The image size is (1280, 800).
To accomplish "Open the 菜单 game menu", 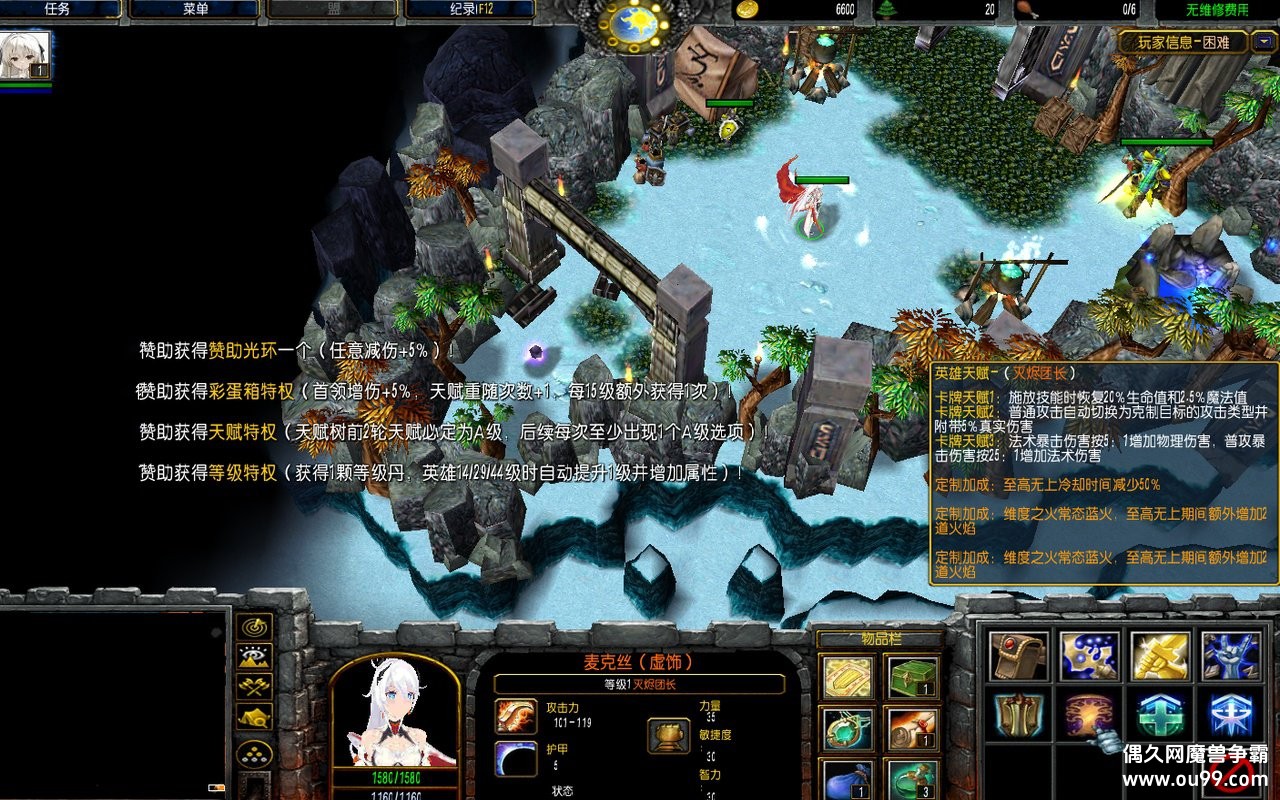I will pyautogui.click(x=196, y=9).
